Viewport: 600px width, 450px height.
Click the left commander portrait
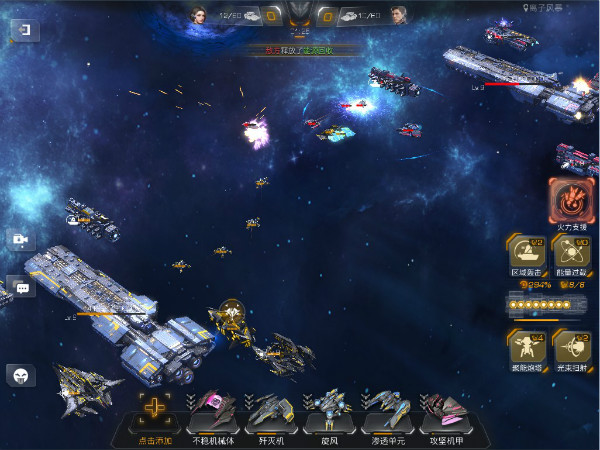[197, 15]
